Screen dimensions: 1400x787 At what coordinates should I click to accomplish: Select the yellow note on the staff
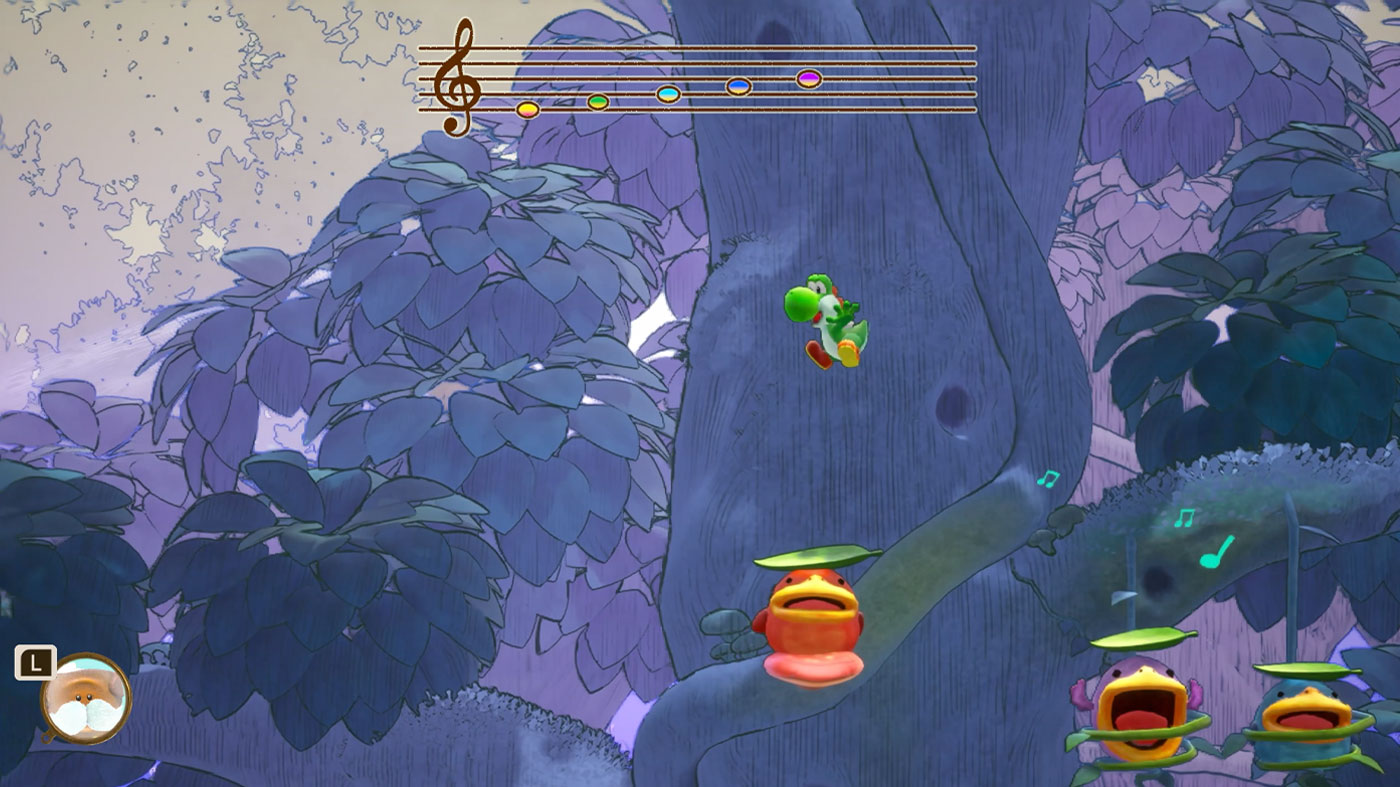pos(528,109)
